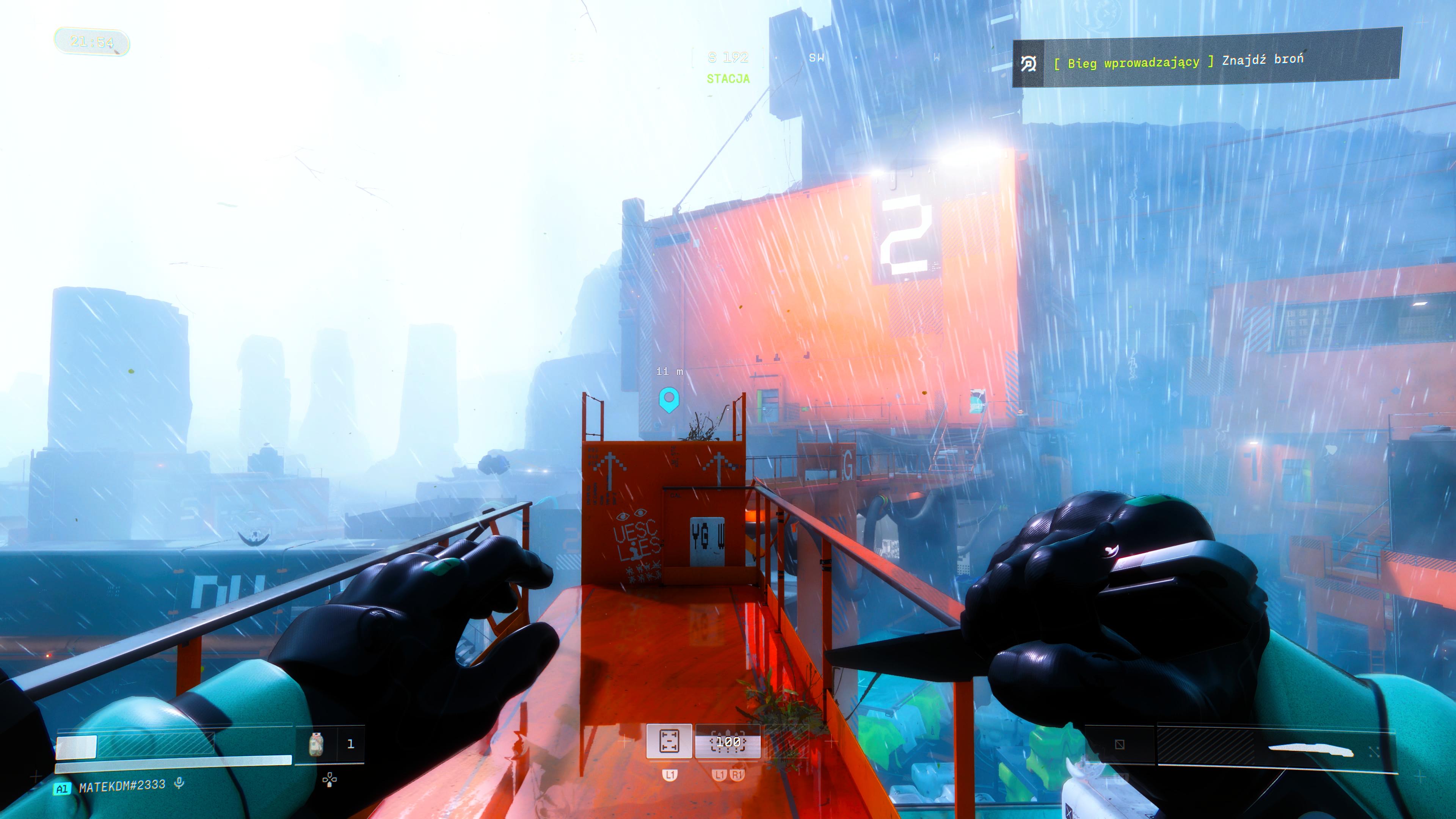Activate the ability showing 100 charge

[728, 742]
